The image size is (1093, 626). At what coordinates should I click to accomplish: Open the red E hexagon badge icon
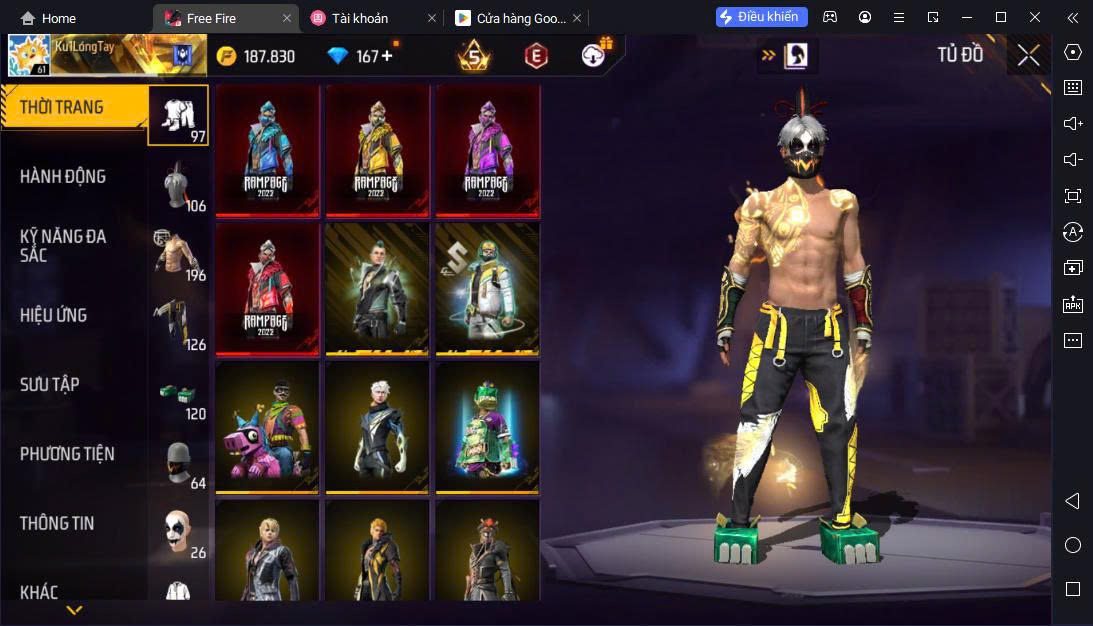[536, 56]
